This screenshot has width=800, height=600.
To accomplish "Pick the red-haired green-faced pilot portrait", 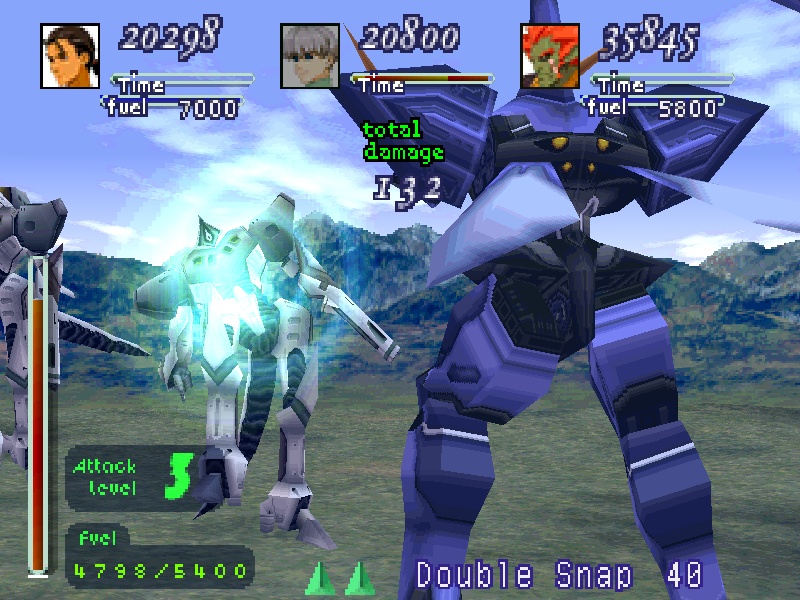I will [x=550, y=55].
